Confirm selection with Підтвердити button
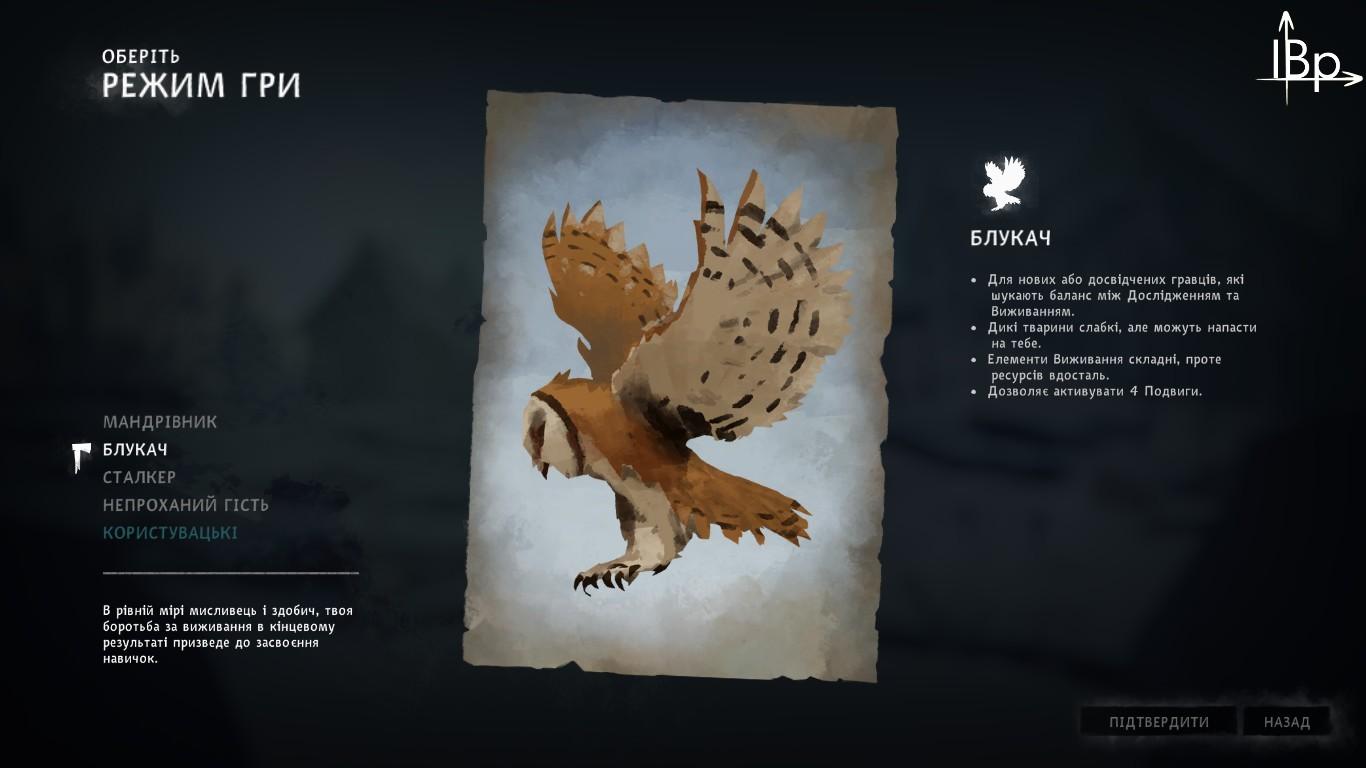The width and height of the screenshot is (1366, 768). [1158, 722]
